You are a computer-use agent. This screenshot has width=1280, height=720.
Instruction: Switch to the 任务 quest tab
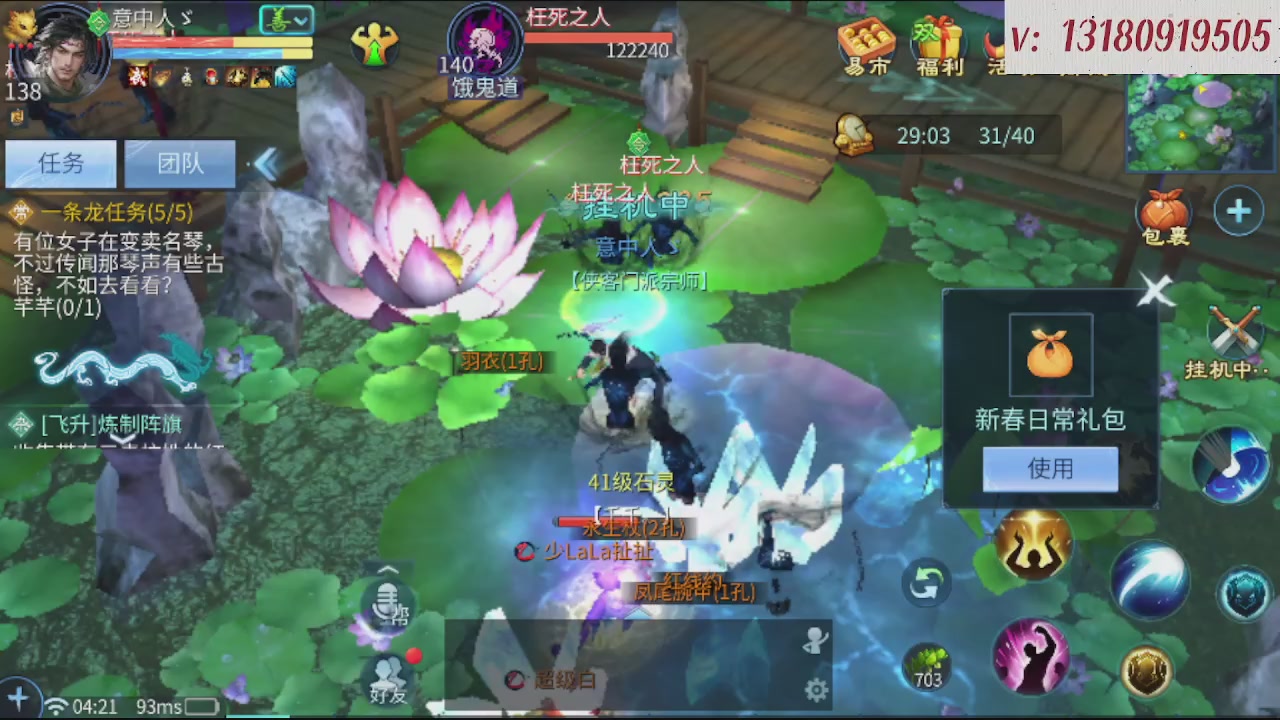tap(60, 164)
